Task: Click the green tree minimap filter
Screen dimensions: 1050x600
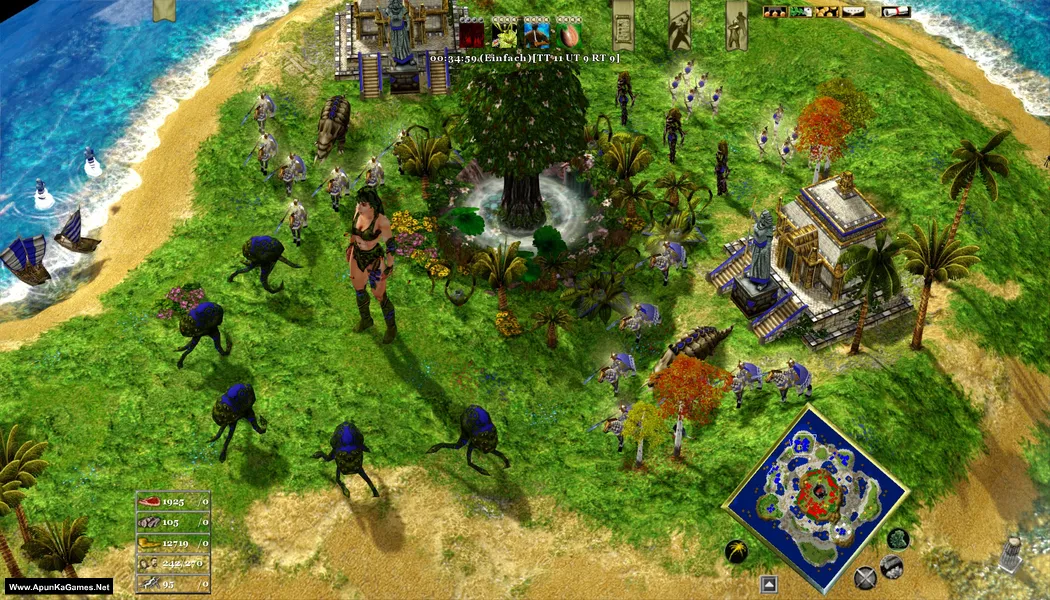Action: pos(898,539)
